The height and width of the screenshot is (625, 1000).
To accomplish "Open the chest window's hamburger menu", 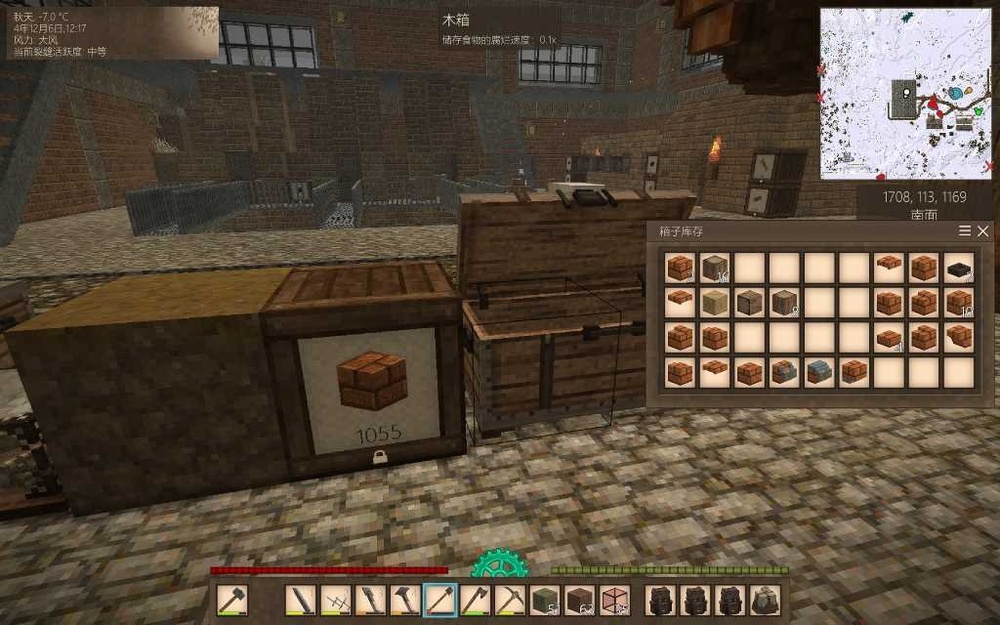I will (x=965, y=231).
